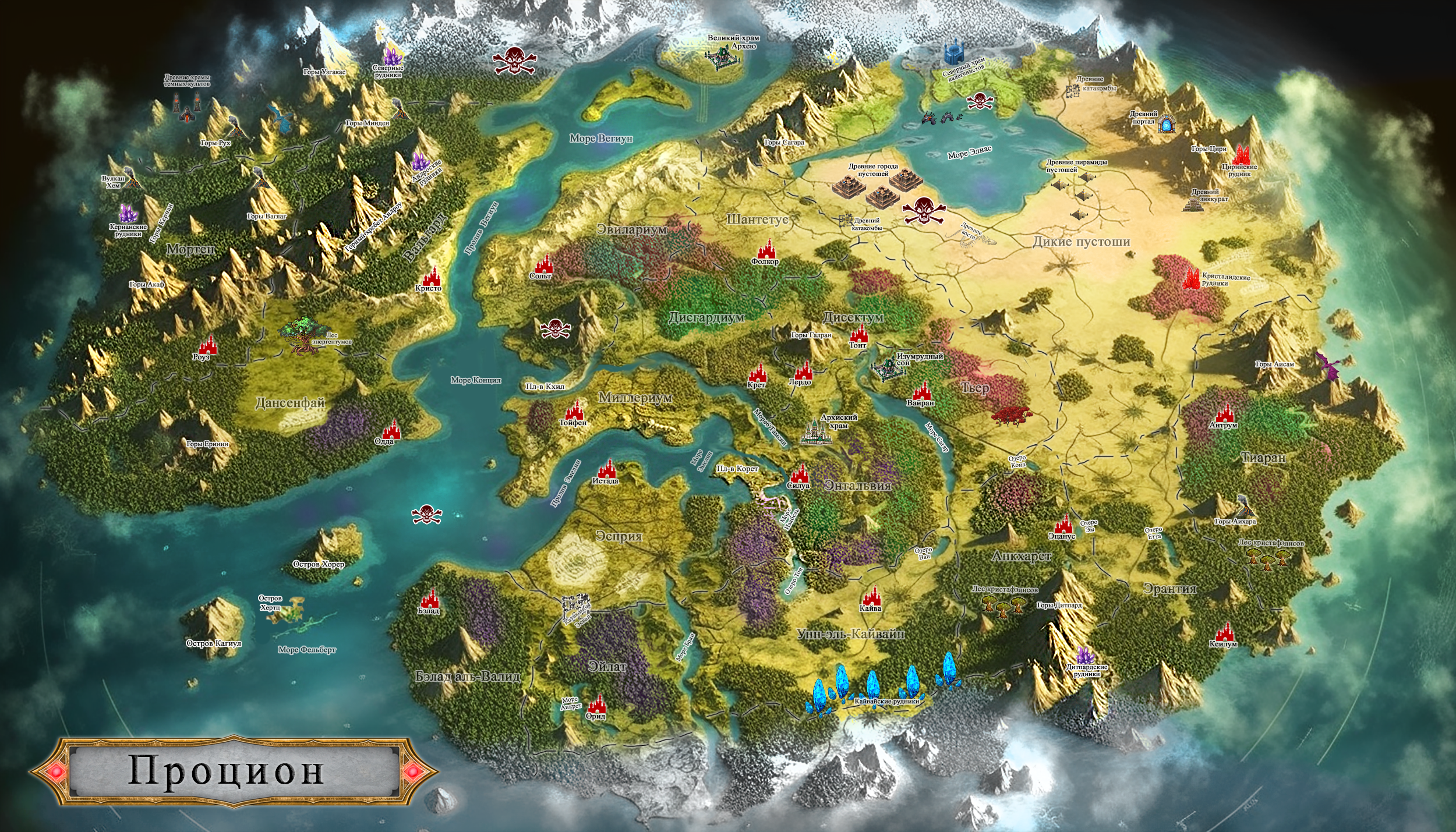
Task: Click the Сольт city castle icon
Action: click(x=543, y=263)
